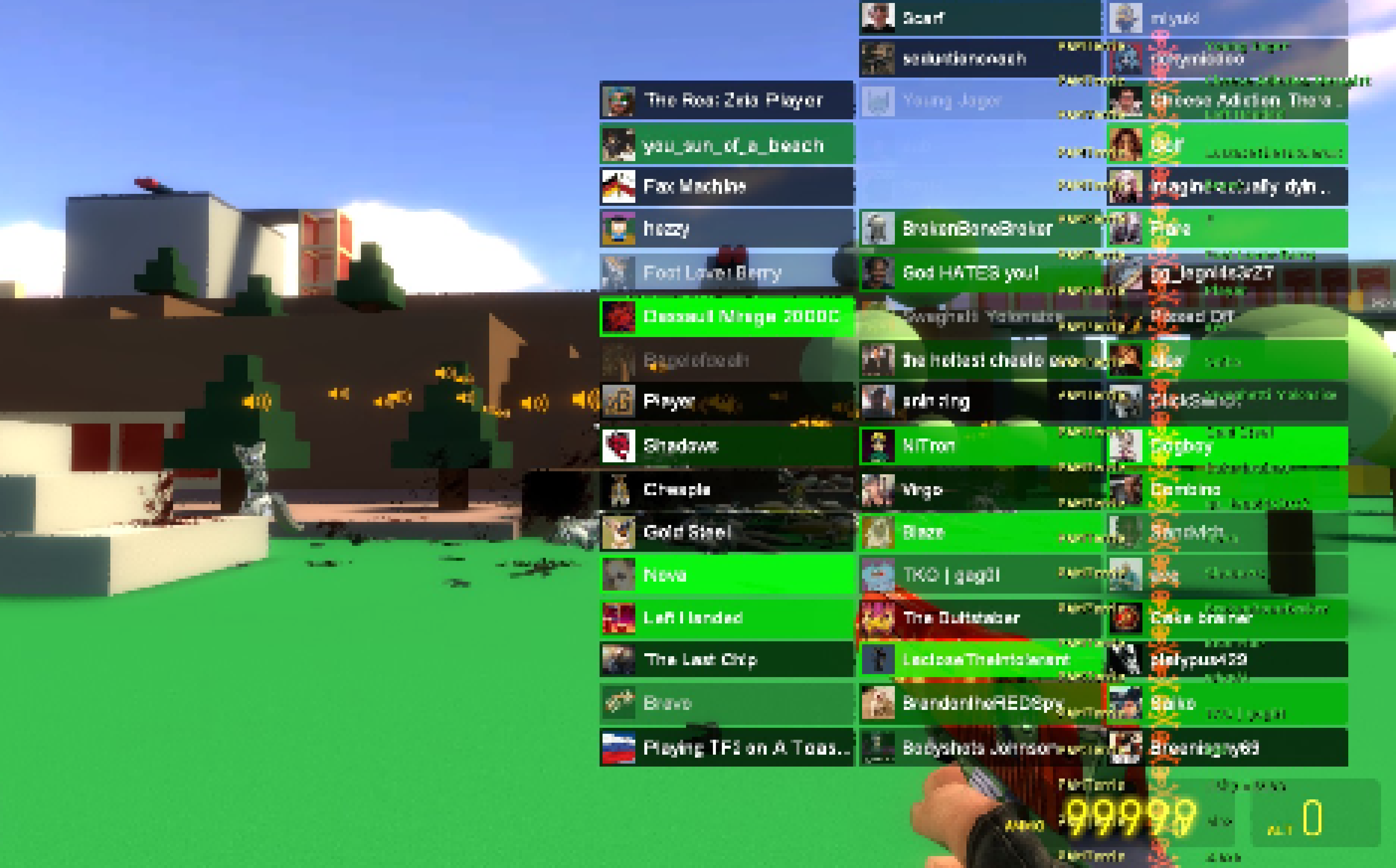Click Fax Machine's German flag avatar
The height and width of the screenshot is (868, 1396).
pos(618,186)
